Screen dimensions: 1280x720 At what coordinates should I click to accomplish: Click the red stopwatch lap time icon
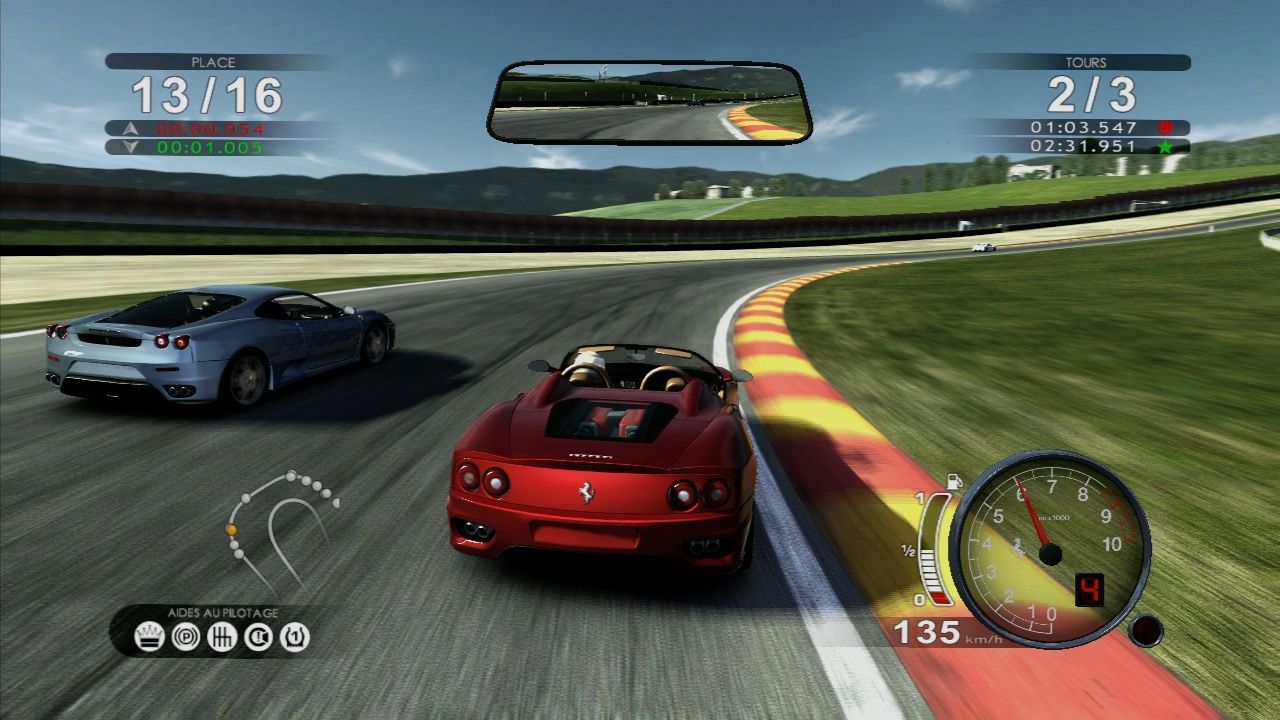pos(1164,127)
